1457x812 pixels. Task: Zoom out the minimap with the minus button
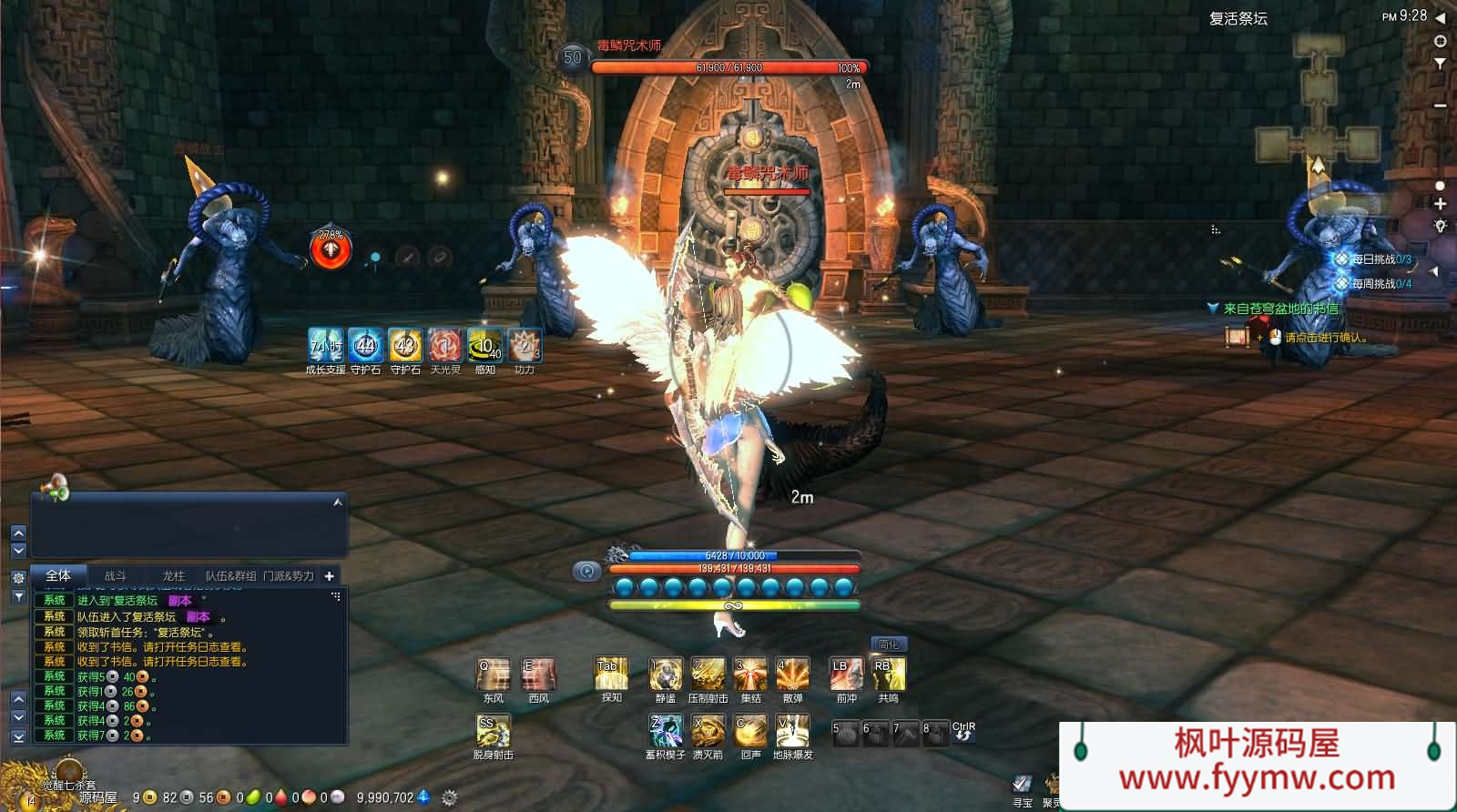pyautogui.click(x=1440, y=106)
